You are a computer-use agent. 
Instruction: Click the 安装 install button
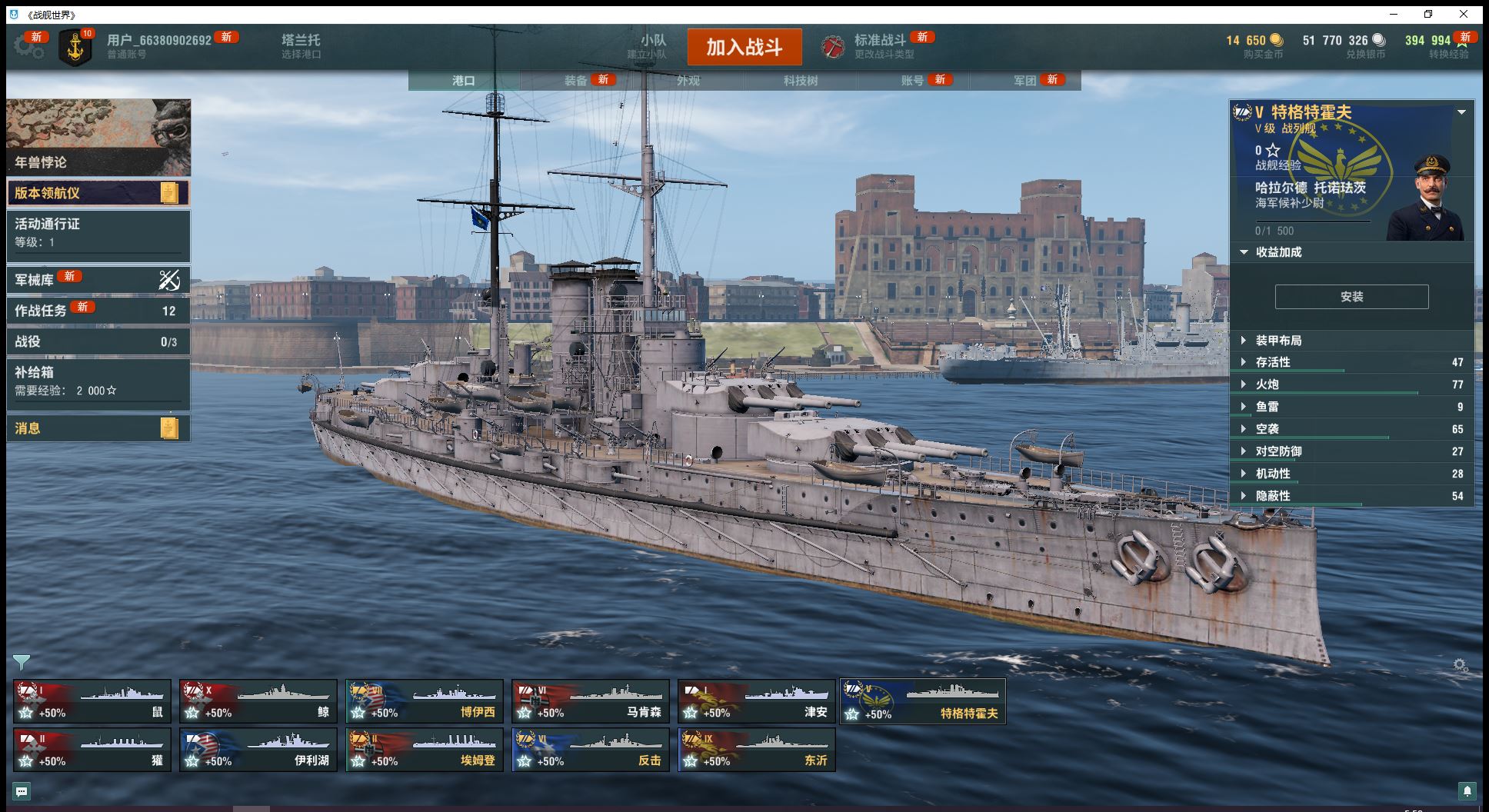pos(1351,297)
